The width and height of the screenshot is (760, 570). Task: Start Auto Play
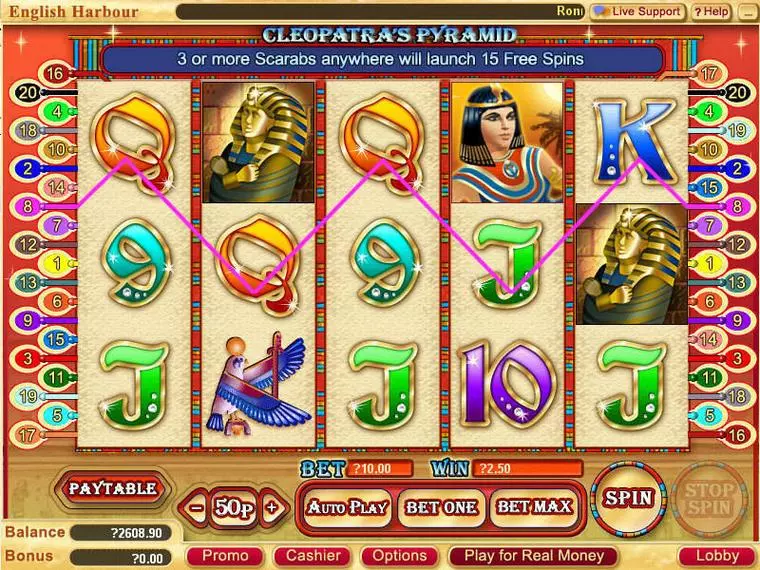347,507
